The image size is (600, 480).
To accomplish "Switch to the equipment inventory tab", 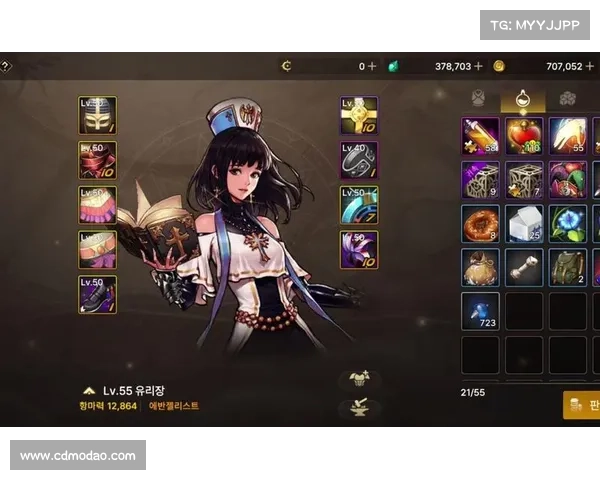I will tap(478, 98).
